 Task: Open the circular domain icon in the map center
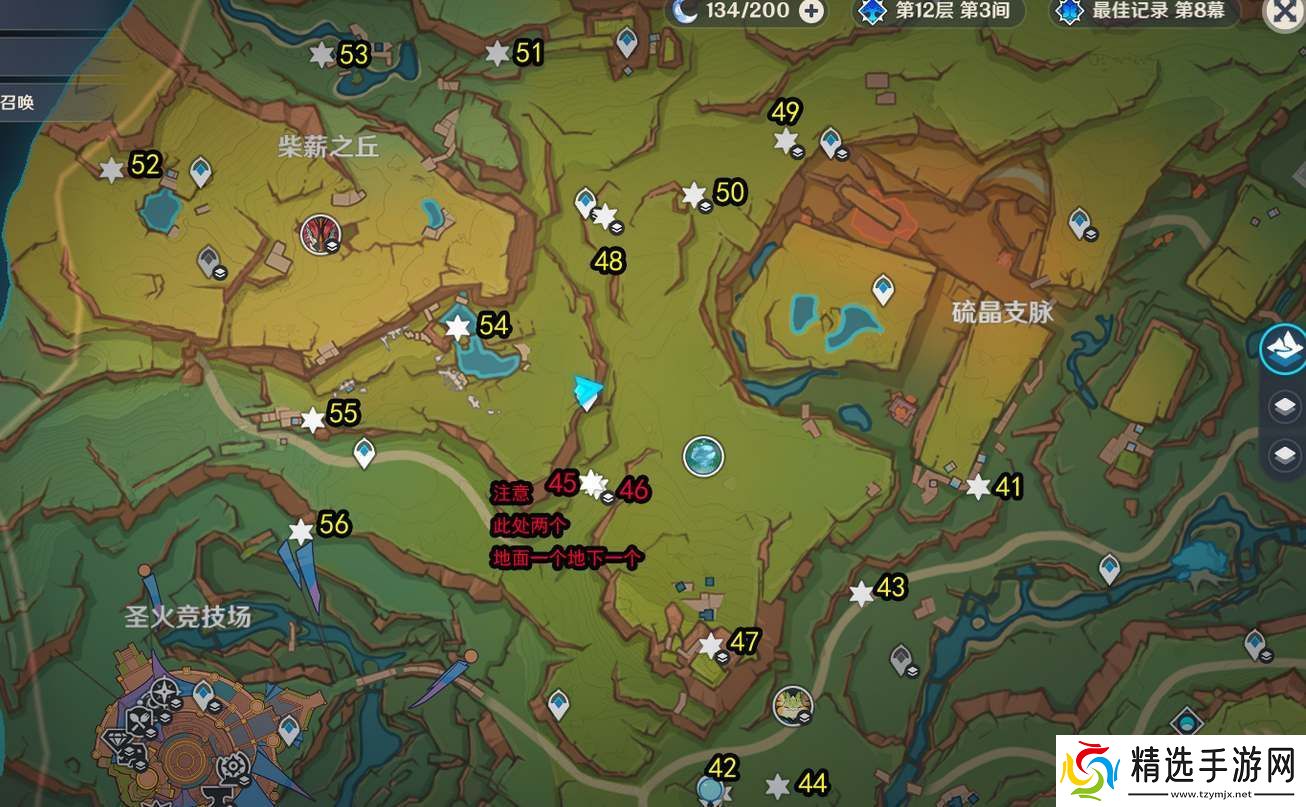click(x=703, y=455)
